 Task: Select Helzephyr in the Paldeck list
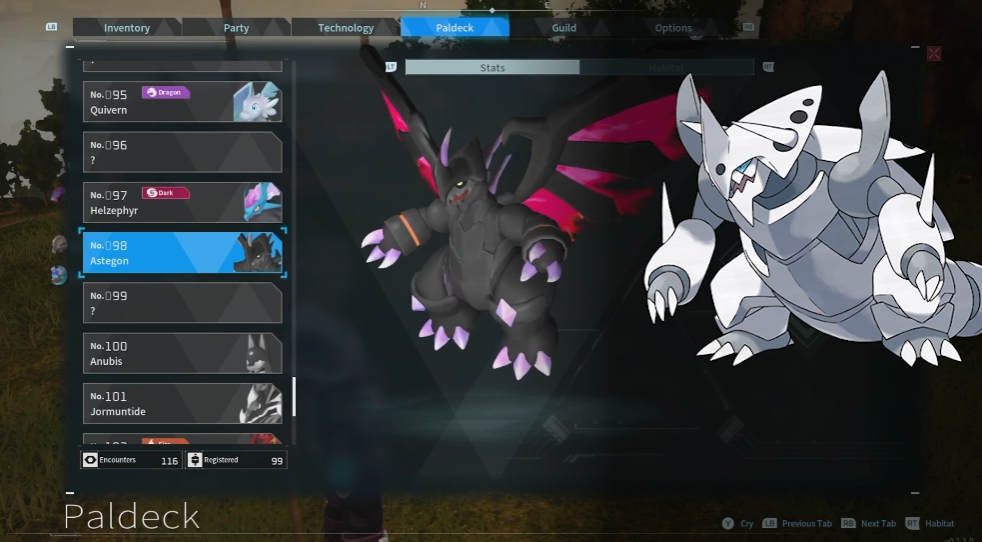(182, 202)
